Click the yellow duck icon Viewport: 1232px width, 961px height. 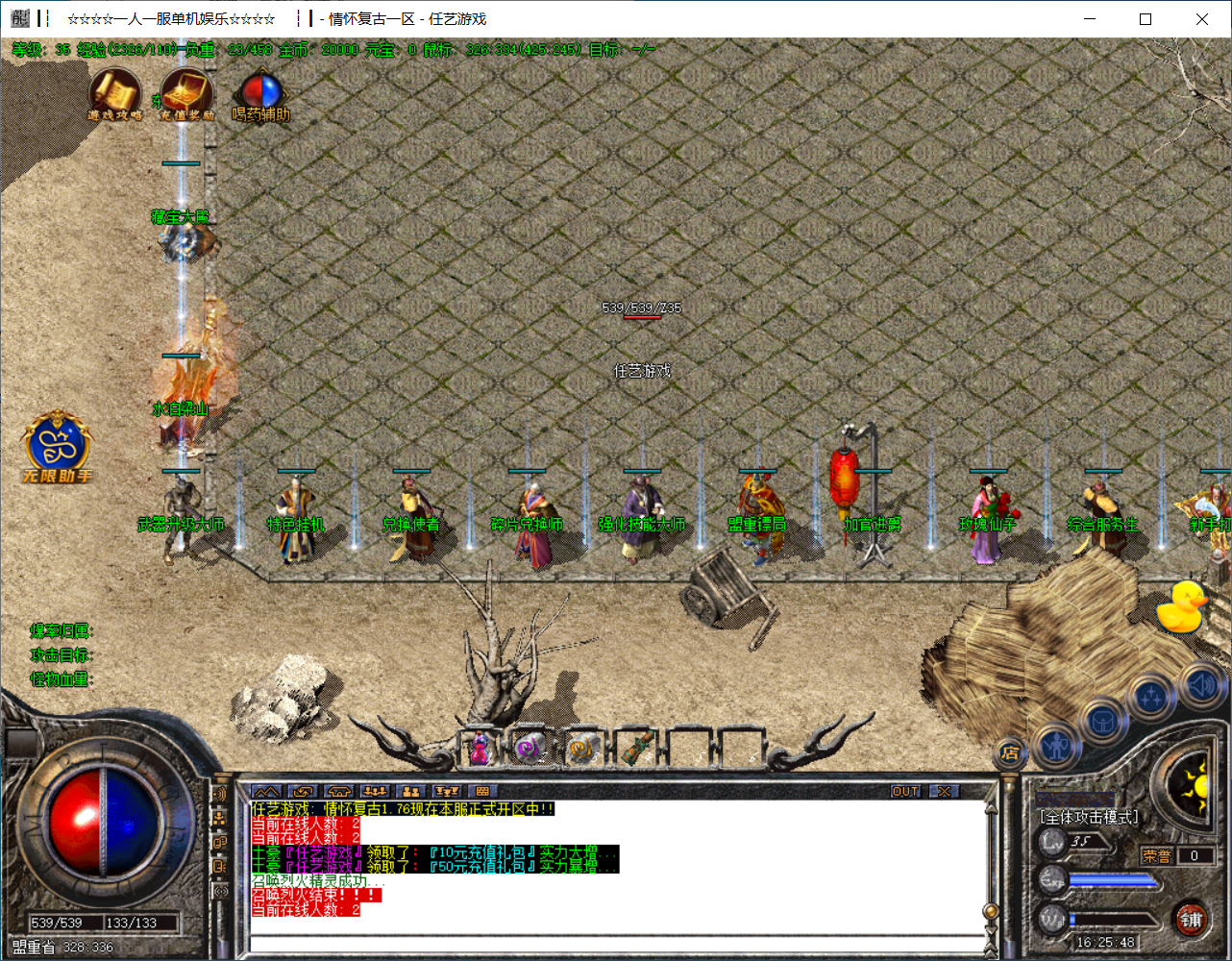(x=1181, y=607)
